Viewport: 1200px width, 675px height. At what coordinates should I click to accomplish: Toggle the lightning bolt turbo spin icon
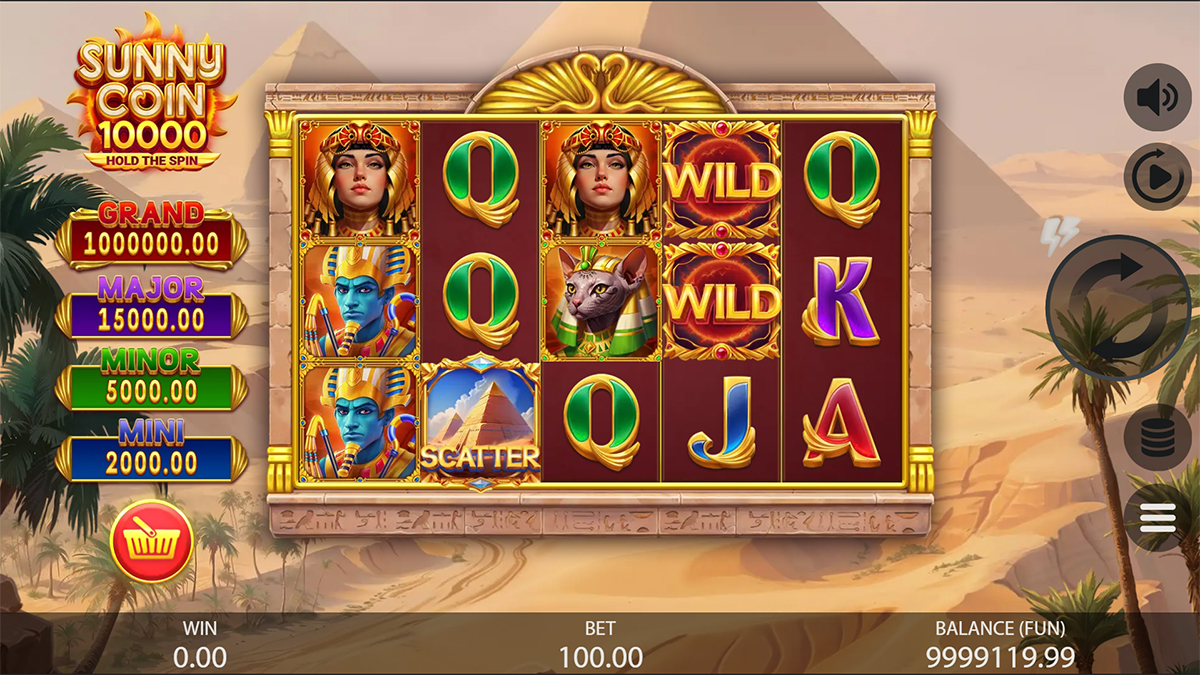pos(1059,235)
